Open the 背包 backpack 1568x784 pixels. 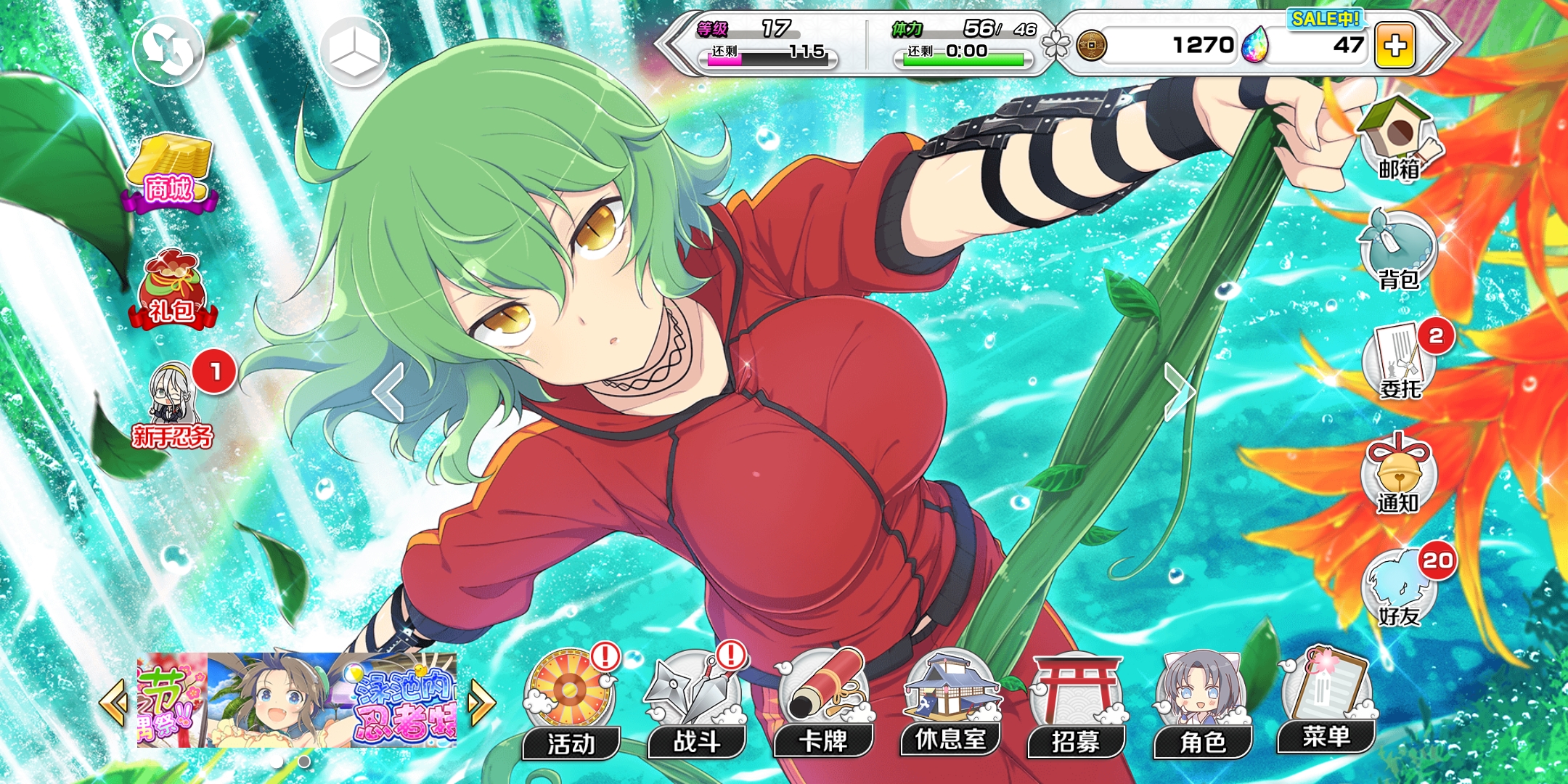1398,250
